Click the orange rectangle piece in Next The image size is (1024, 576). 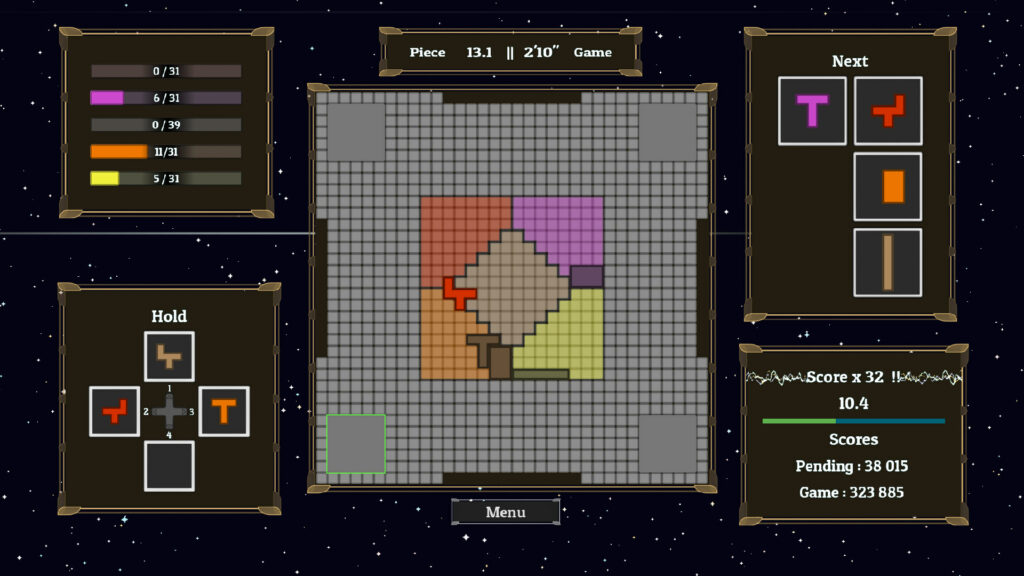tap(888, 186)
